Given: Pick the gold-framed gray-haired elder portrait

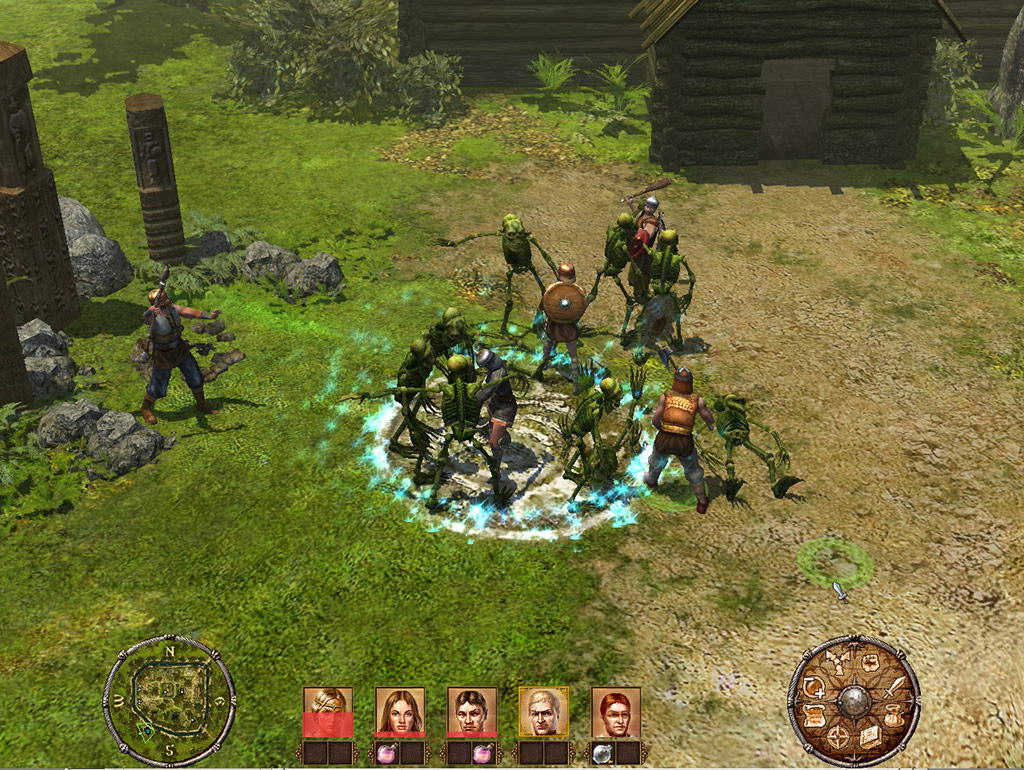Looking at the screenshot, I should click(544, 710).
